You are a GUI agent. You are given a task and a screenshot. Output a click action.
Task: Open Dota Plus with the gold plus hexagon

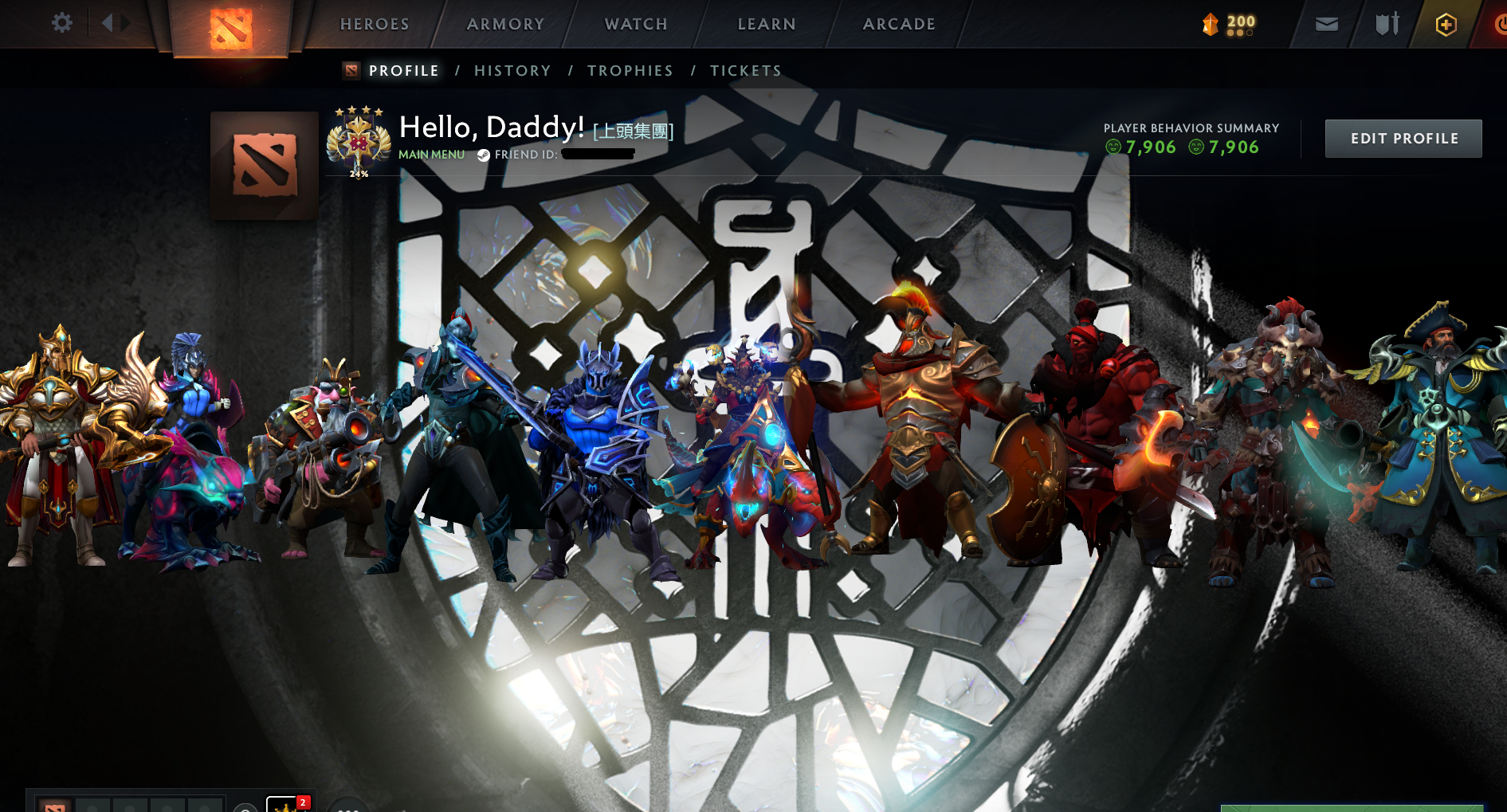click(1448, 24)
